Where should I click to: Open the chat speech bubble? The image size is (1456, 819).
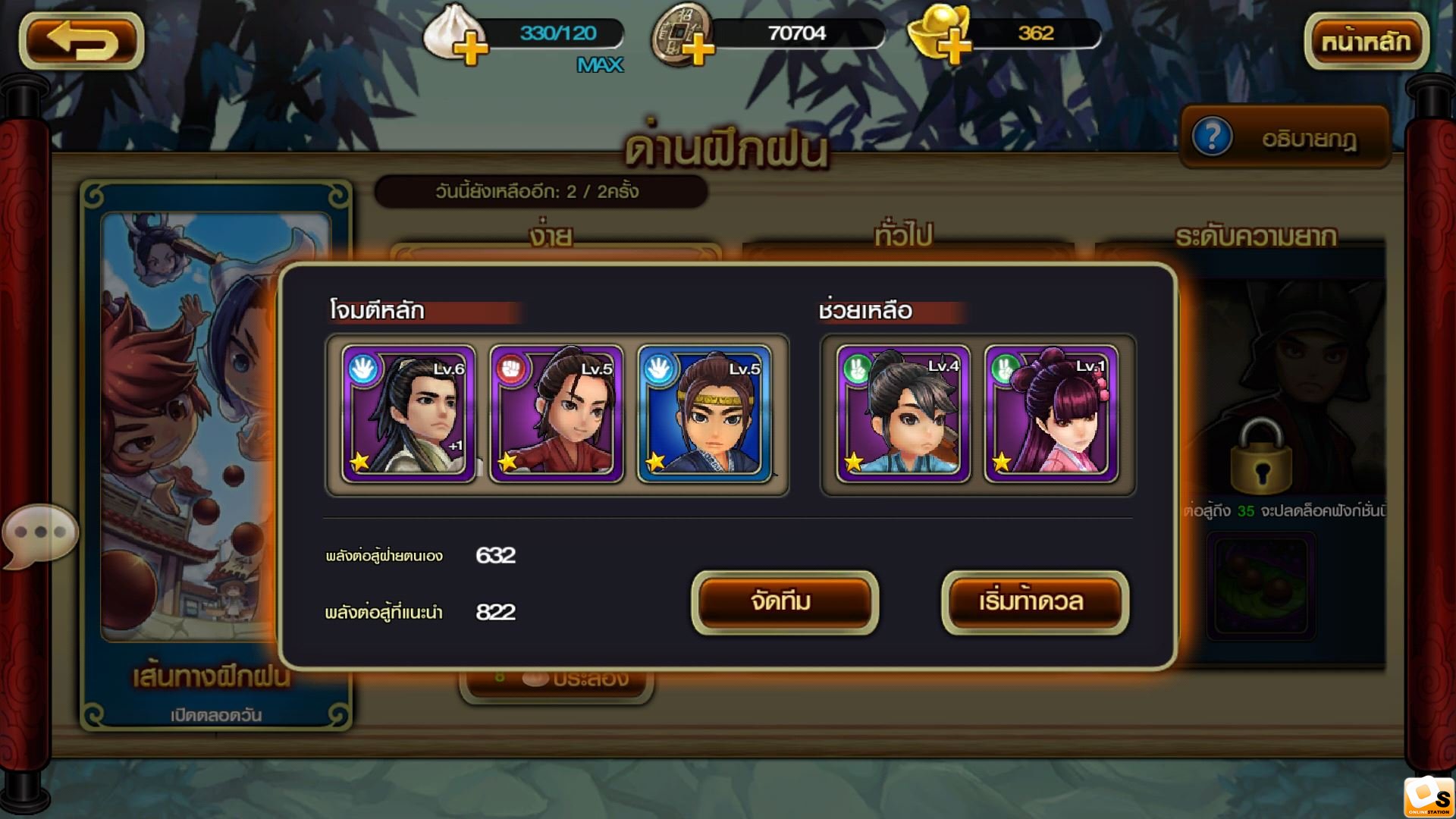[x=39, y=533]
